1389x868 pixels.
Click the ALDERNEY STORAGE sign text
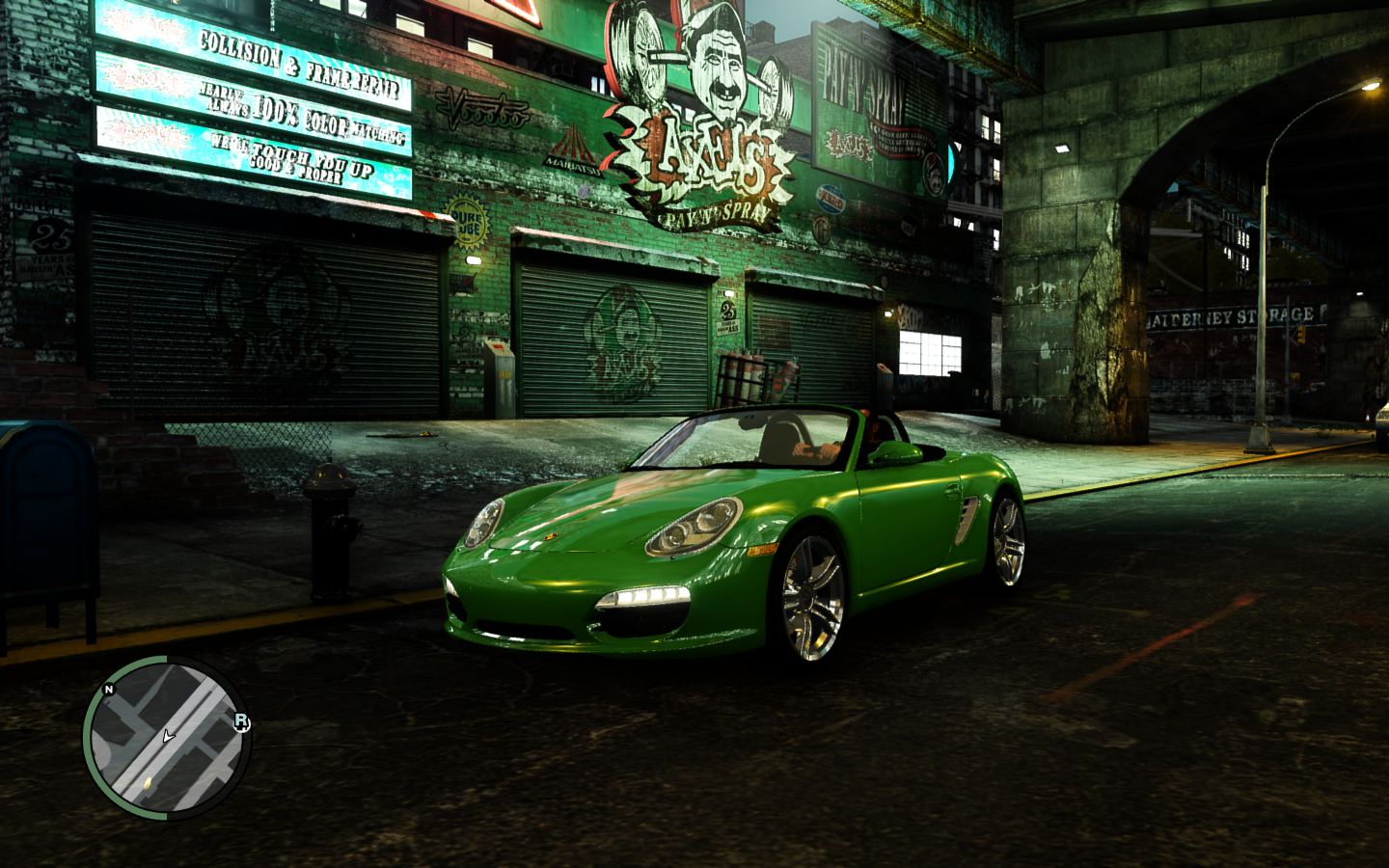(x=1232, y=314)
